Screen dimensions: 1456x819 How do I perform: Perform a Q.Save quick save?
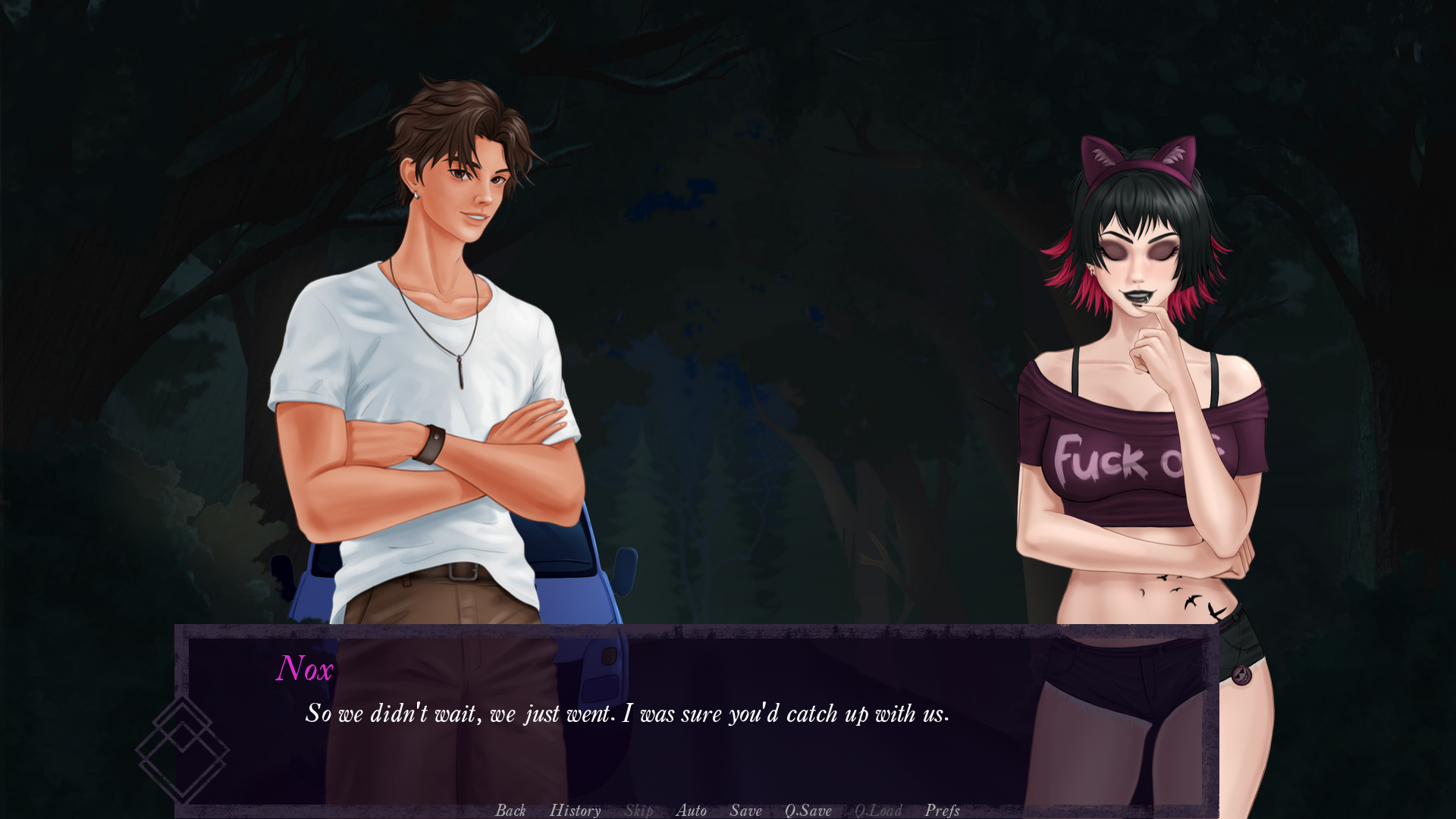(x=809, y=811)
